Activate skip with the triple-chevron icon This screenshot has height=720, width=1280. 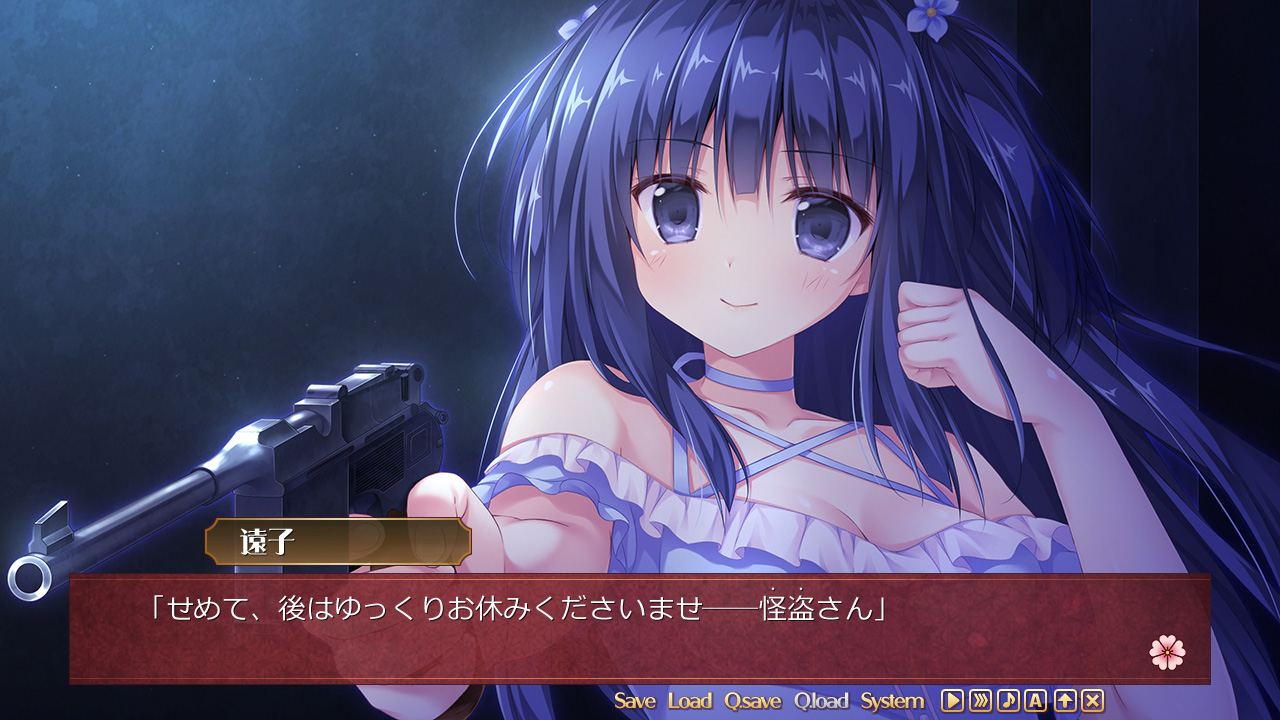click(x=980, y=701)
